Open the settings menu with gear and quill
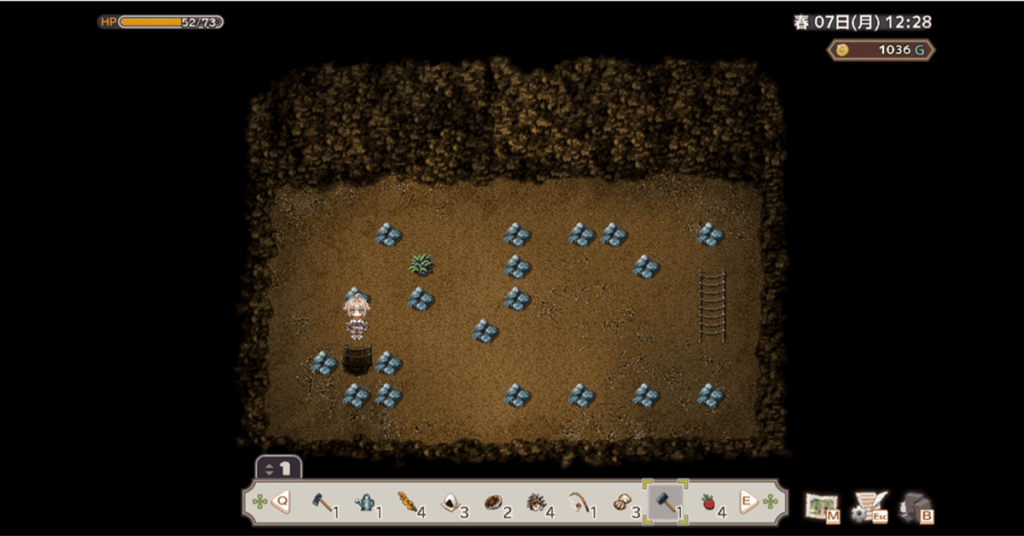 tap(868, 506)
